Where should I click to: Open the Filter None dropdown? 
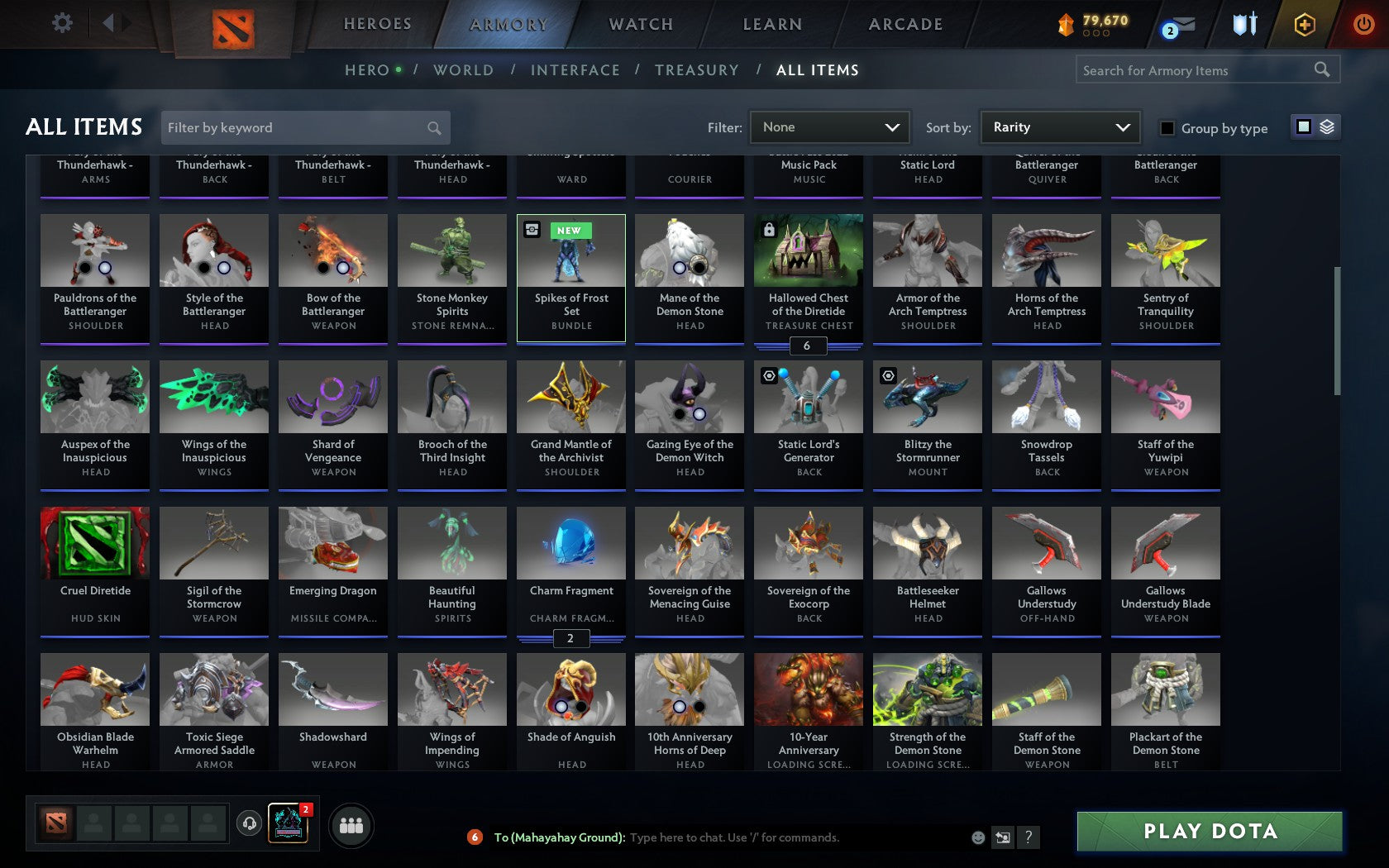[x=829, y=127]
